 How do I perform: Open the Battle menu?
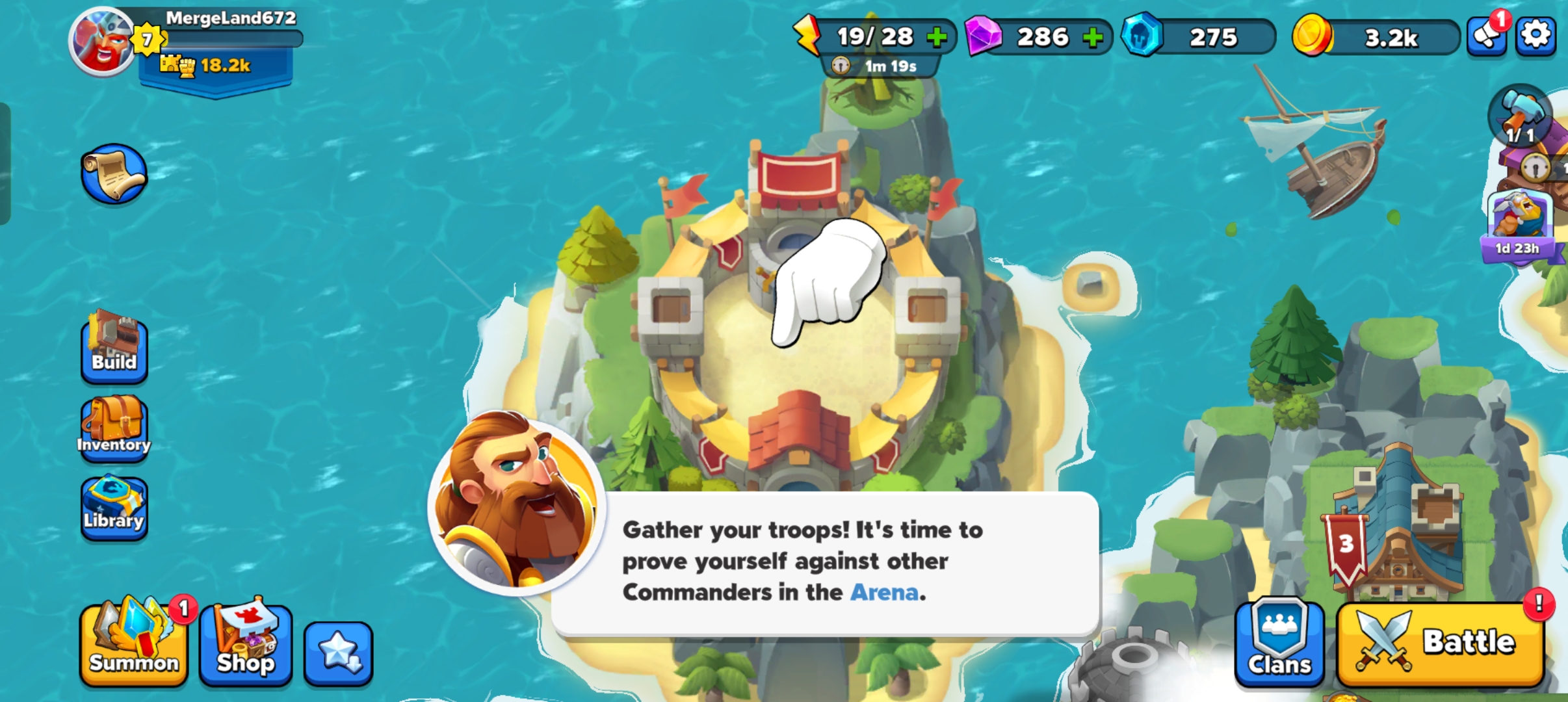1441,643
